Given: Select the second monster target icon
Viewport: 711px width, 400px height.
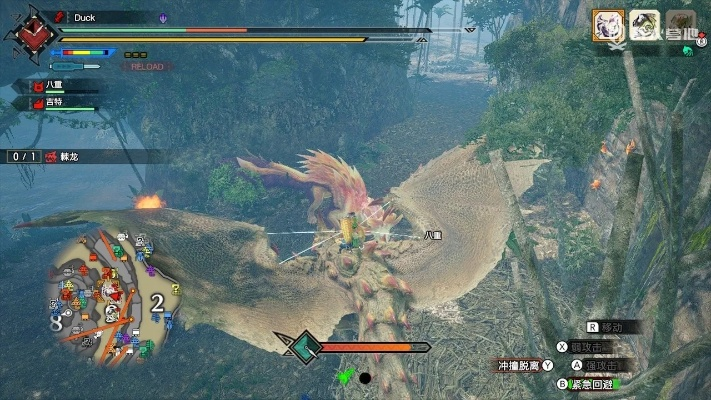Looking at the screenshot, I should 644,24.
